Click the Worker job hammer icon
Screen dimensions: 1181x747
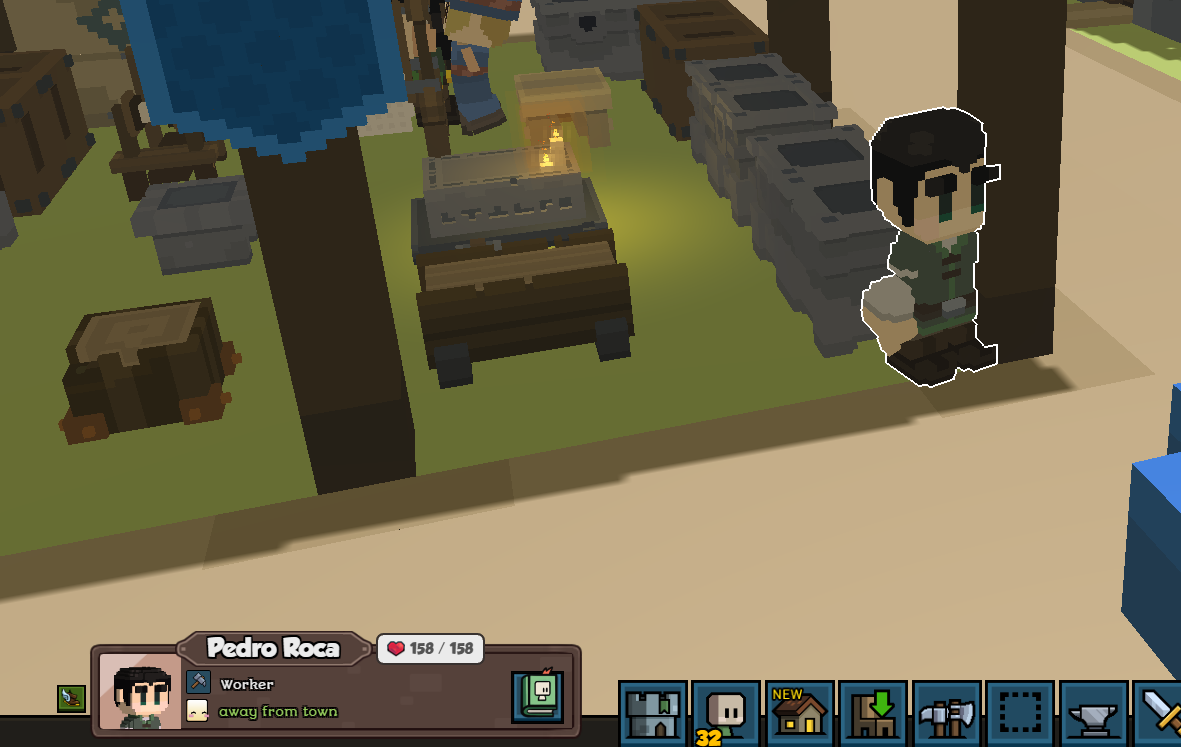point(198,683)
